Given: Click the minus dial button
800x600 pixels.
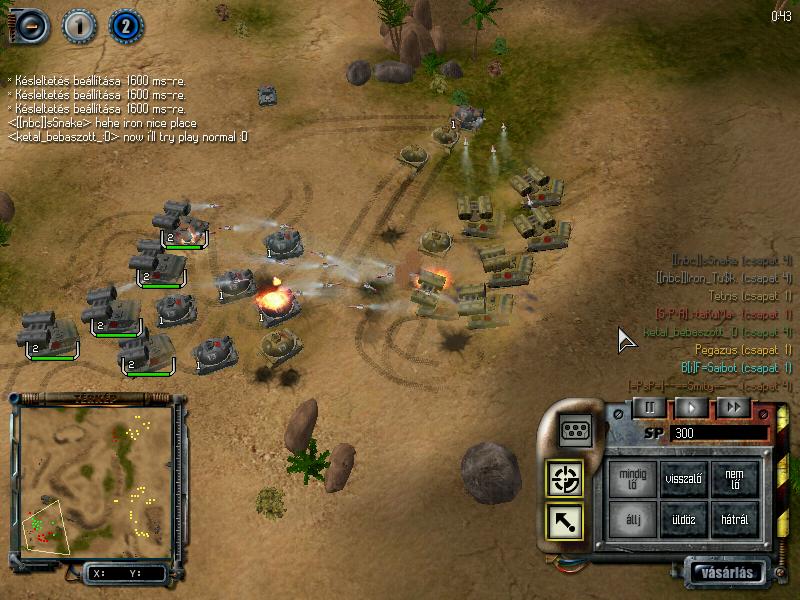Looking at the screenshot, I should (31, 25).
